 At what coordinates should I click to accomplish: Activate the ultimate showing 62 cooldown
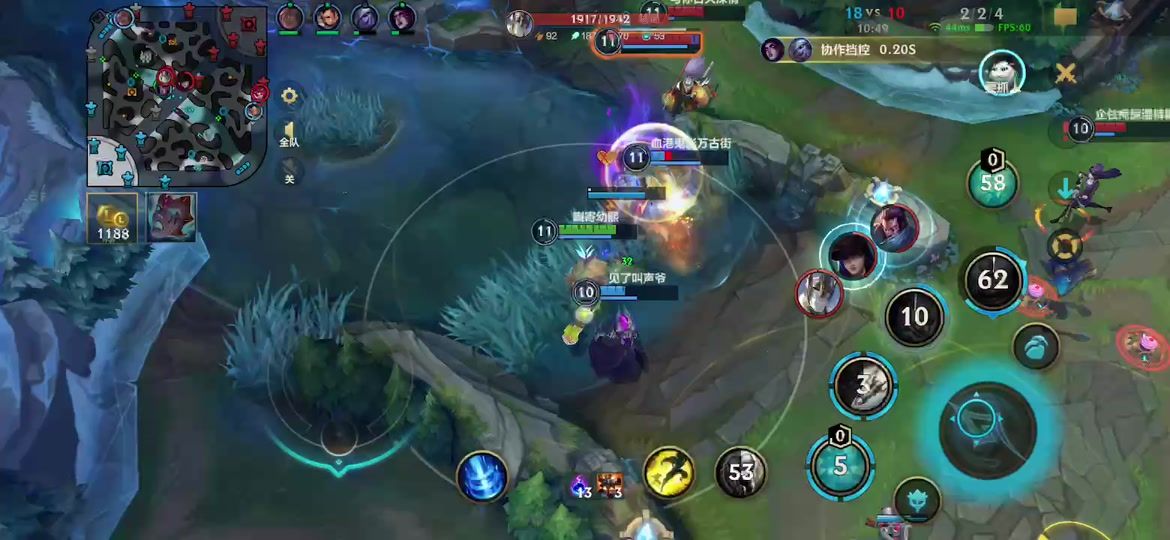click(992, 279)
